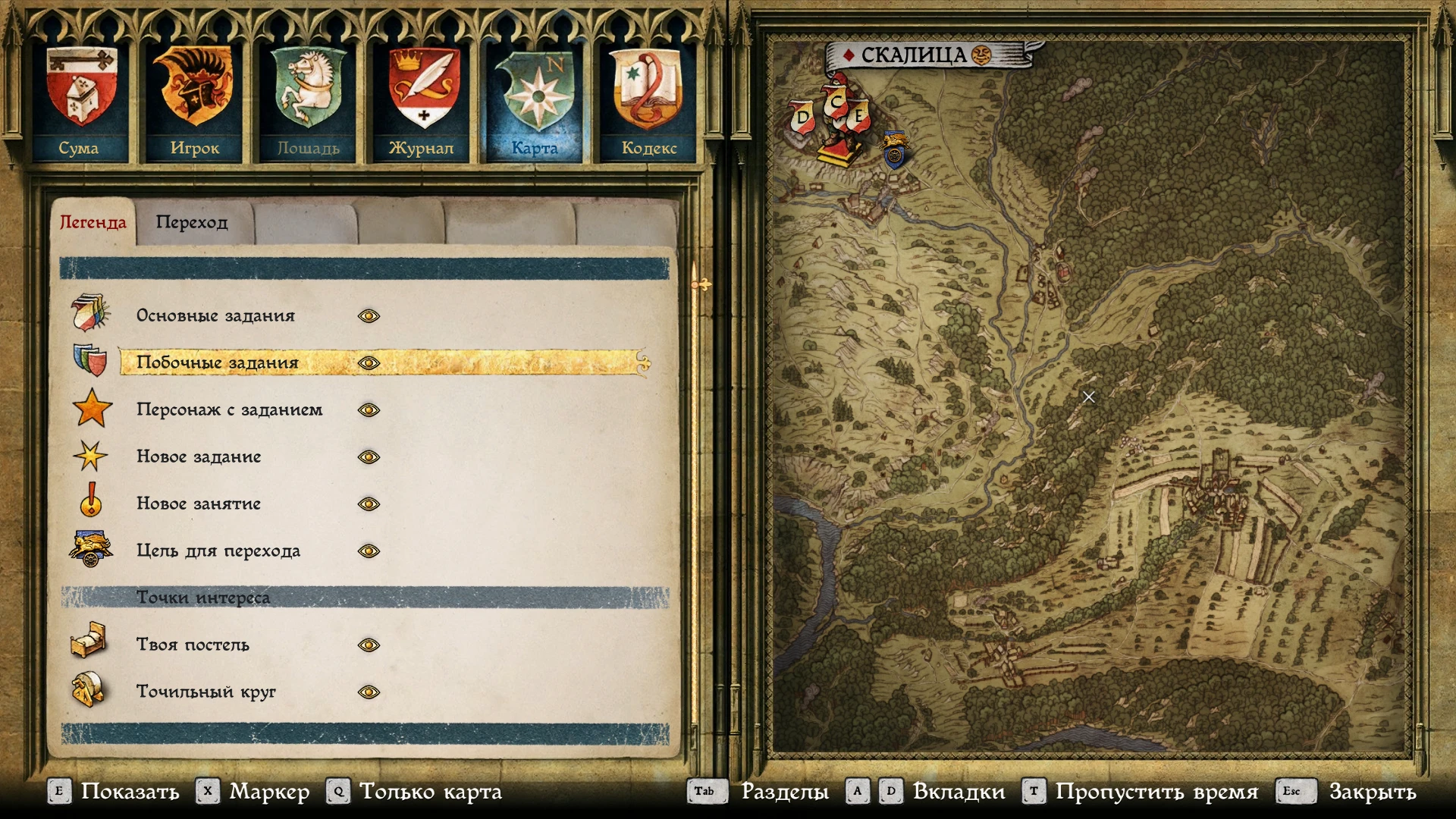Toggle the Новое задание eye icon
1456x819 pixels.
click(369, 457)
